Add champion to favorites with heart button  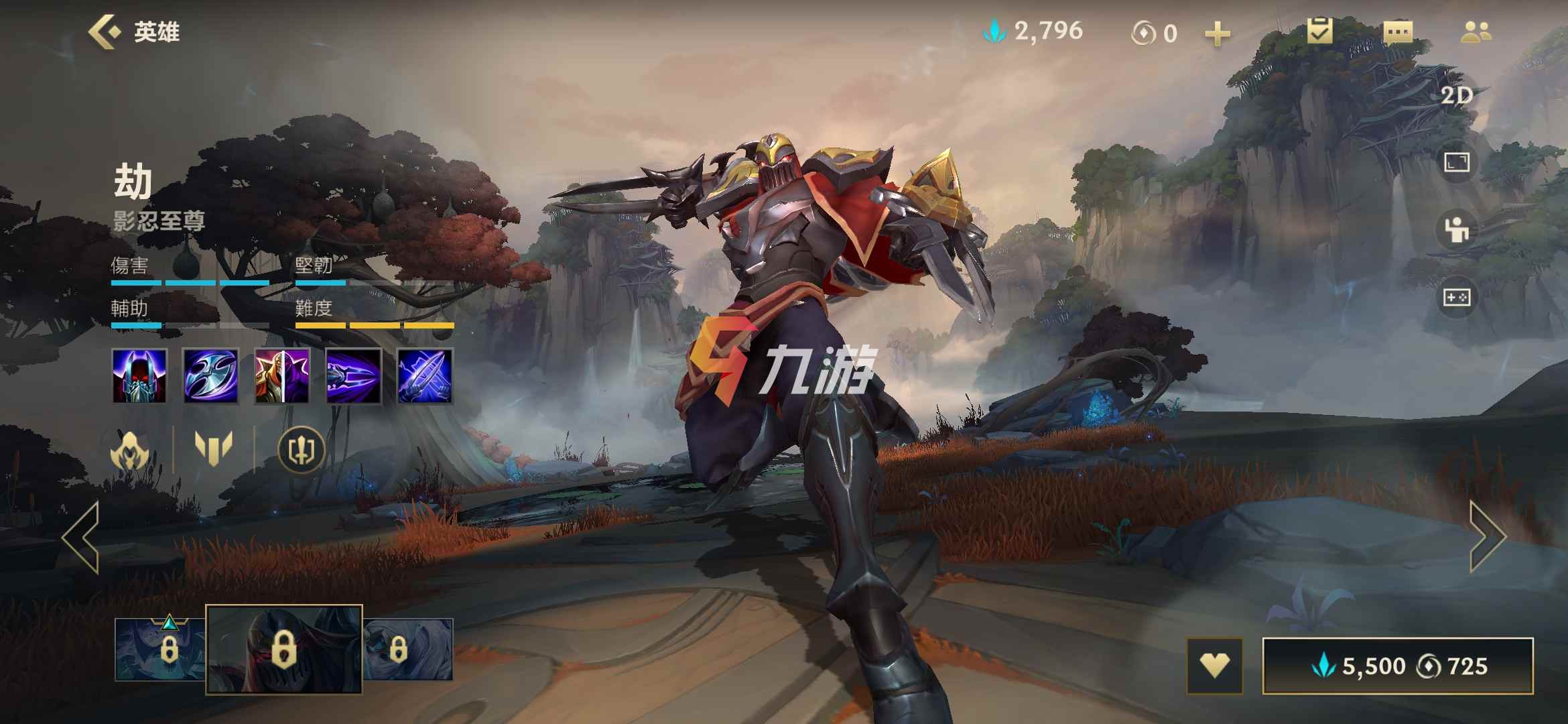coord(1214,666)
